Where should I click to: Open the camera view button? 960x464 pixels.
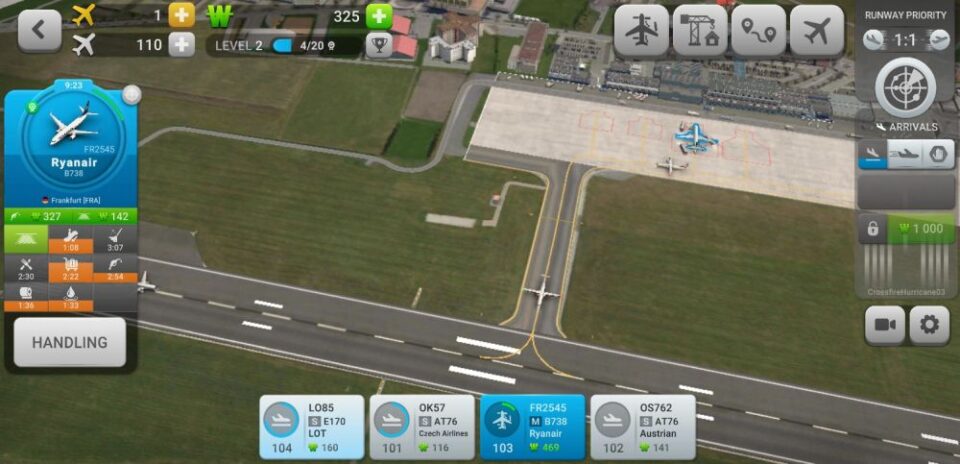tap(885, 325)
